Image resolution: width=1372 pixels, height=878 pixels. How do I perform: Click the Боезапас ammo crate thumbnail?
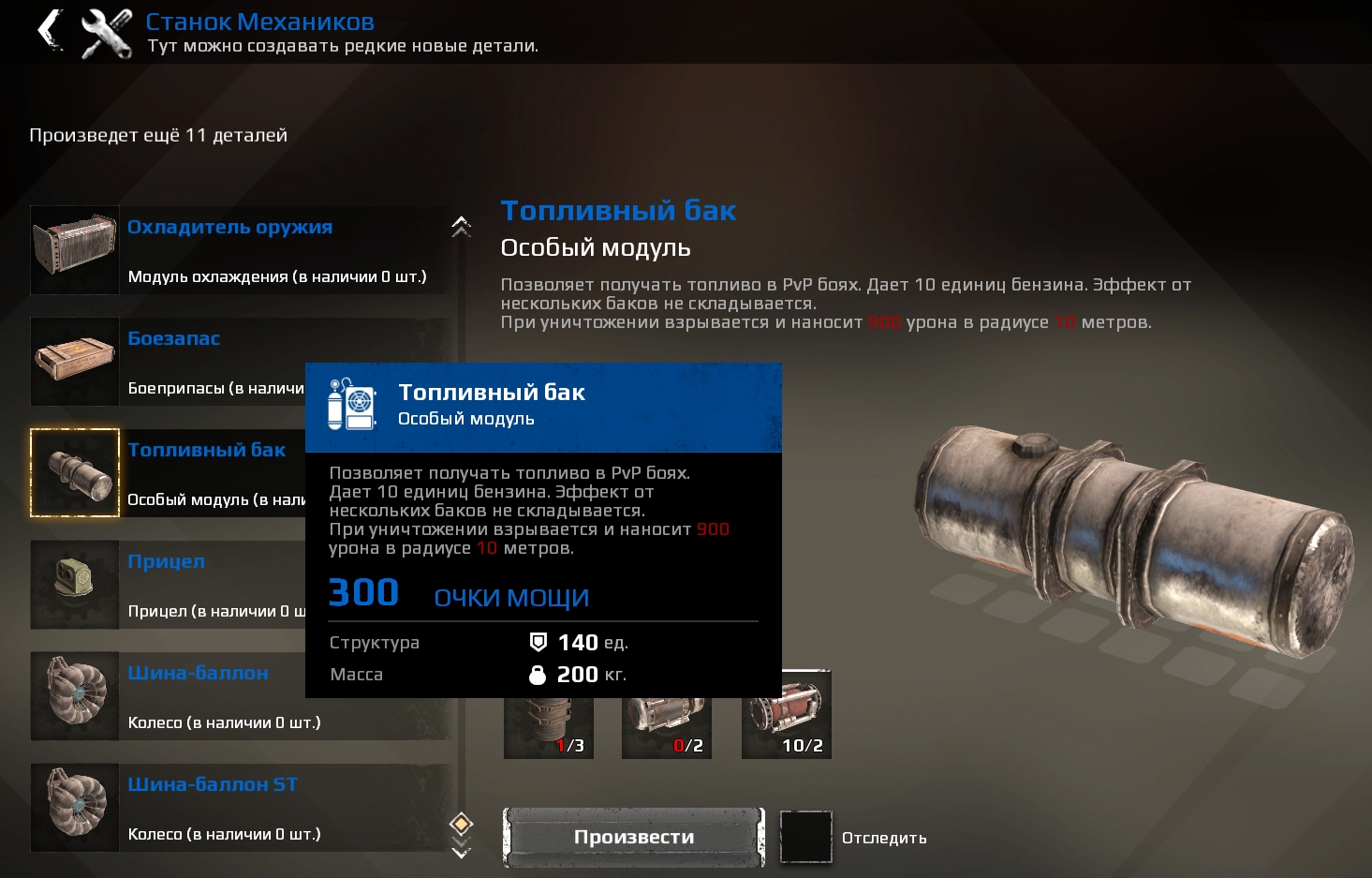pyautogui.click(x=74, y=362)
